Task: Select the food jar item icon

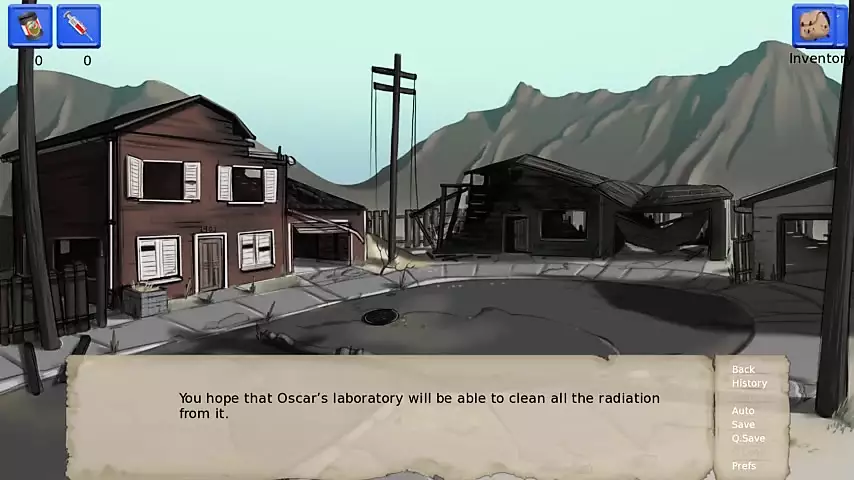Action: [x=30, y=25]
